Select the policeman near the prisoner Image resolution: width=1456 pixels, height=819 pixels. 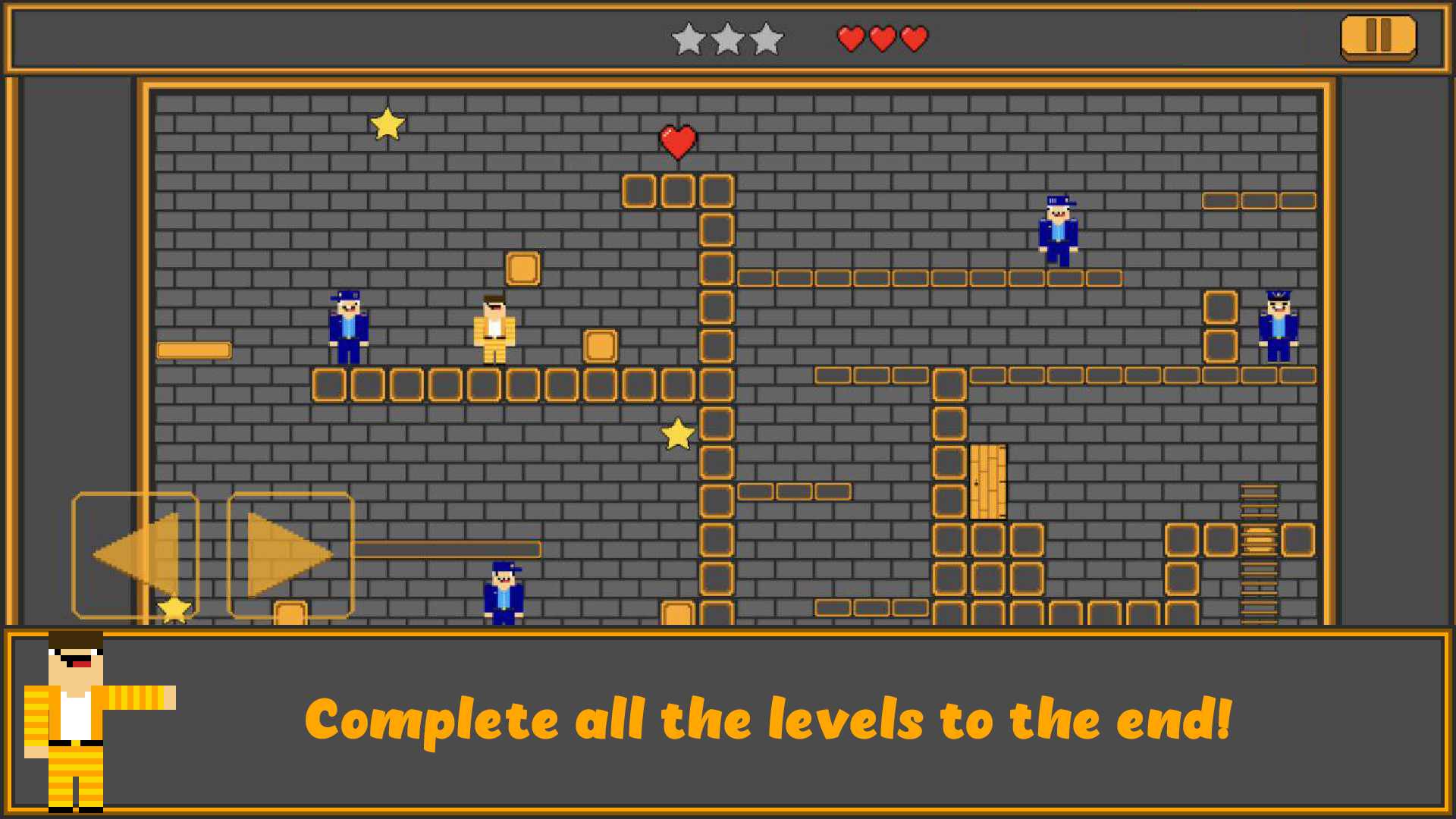click(347, 326)
